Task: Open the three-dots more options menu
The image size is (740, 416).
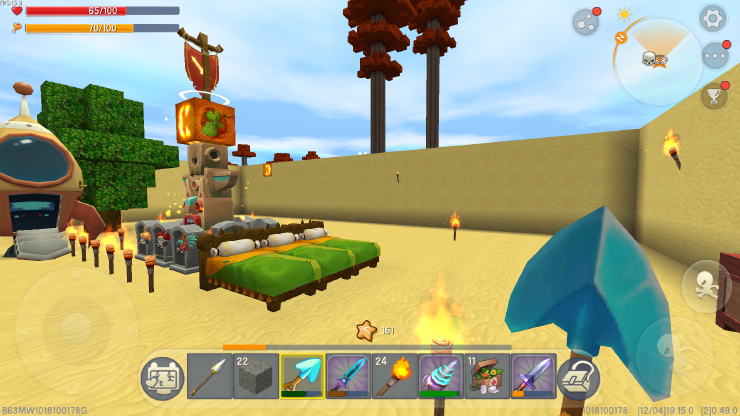Action: click(714, 56)
